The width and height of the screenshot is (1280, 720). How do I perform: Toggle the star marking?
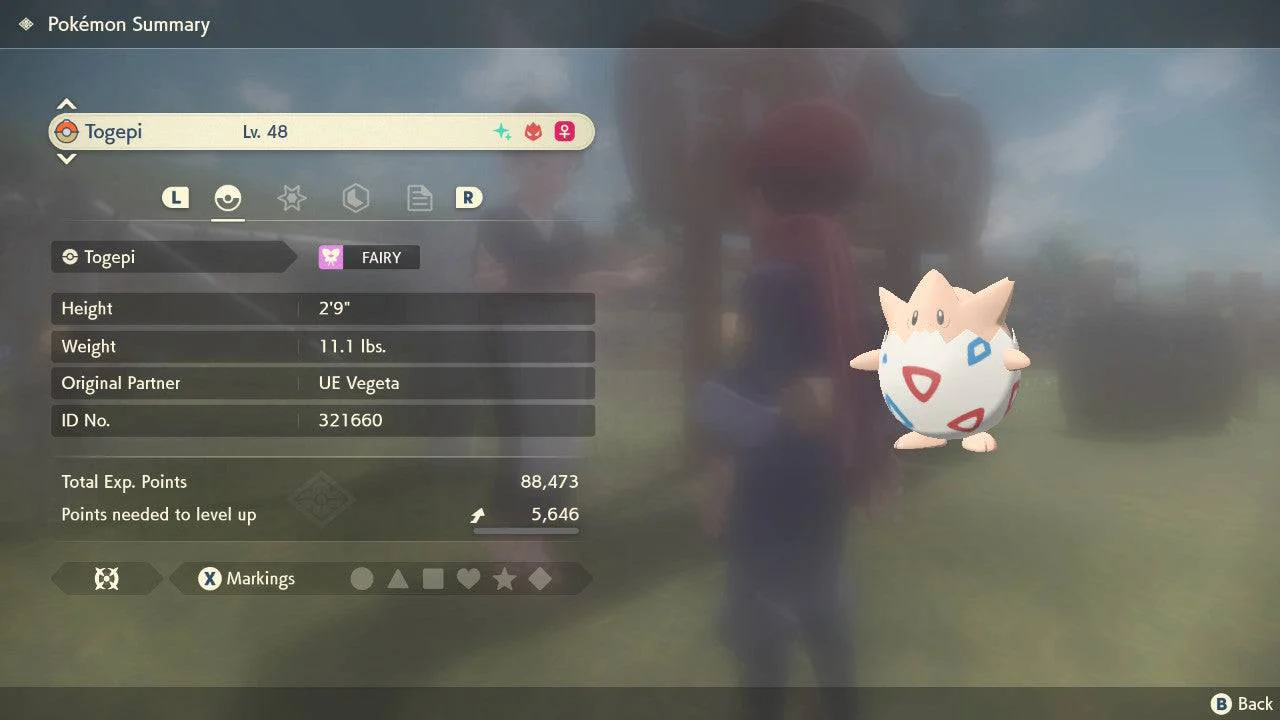[504, 579]
